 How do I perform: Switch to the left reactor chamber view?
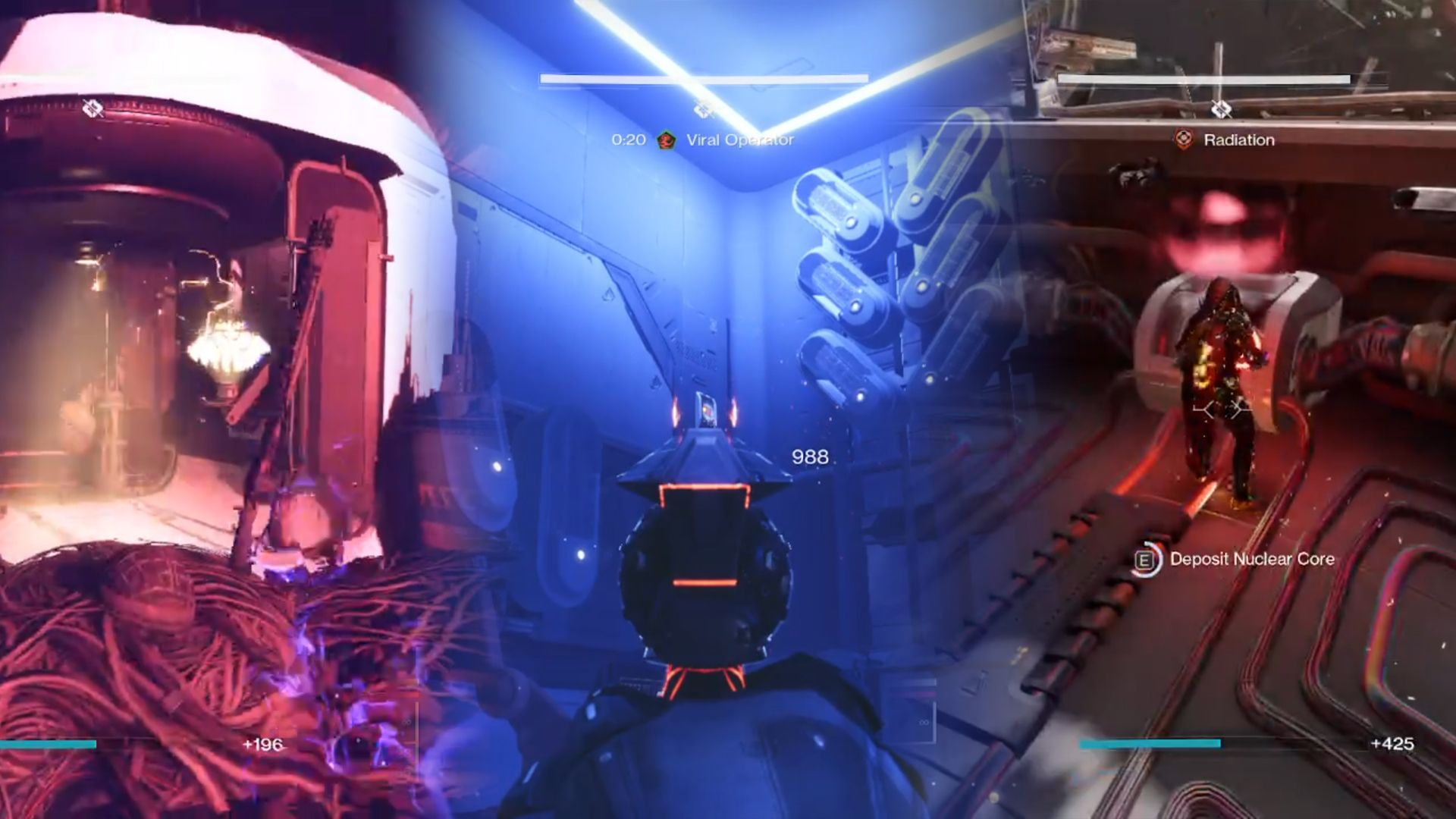227,379
